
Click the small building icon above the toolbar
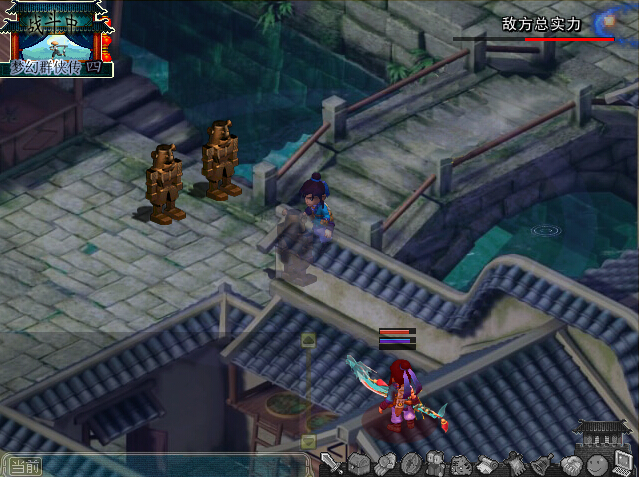click(602, 433)
